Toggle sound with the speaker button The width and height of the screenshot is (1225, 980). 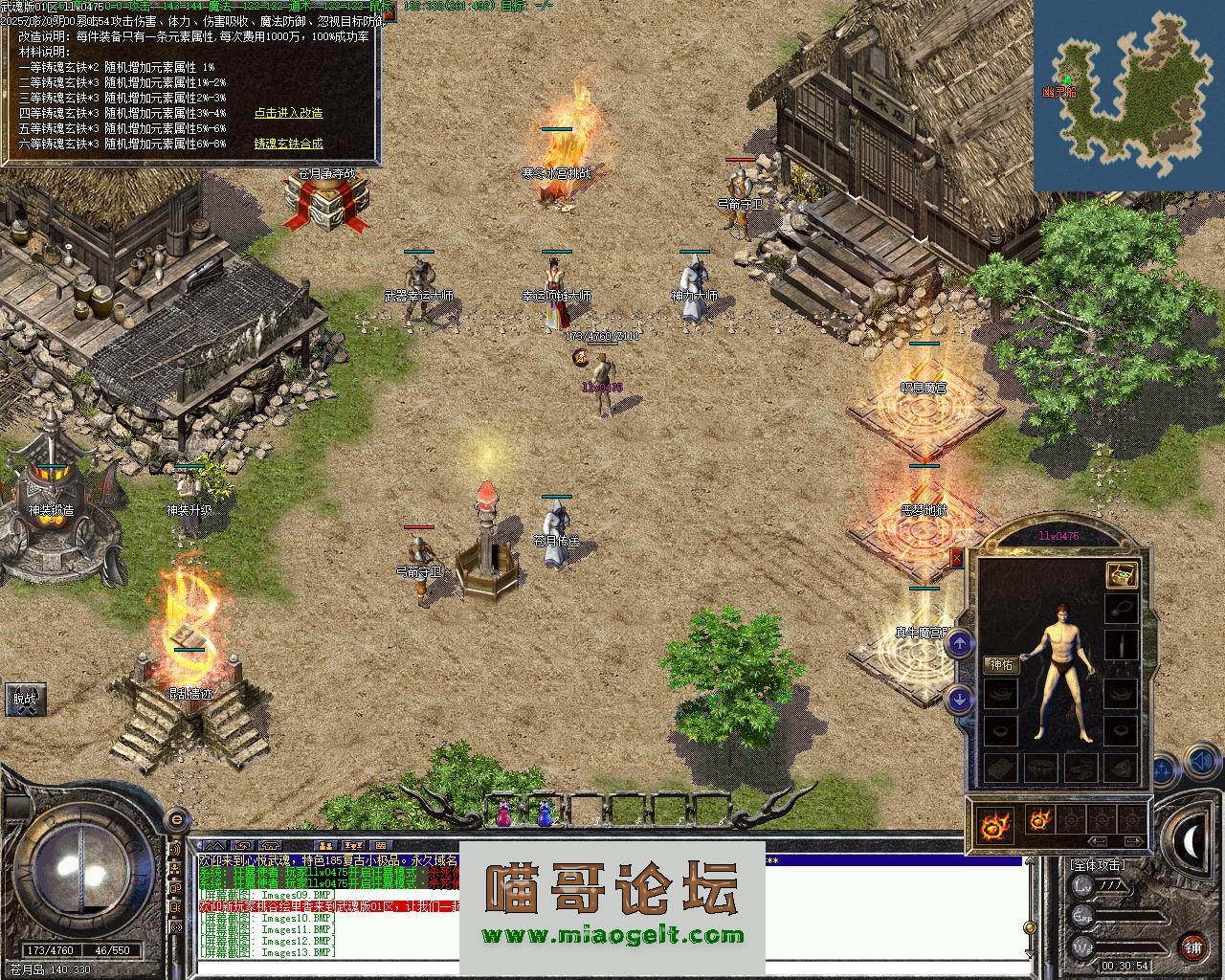(x=1201, y=763)
